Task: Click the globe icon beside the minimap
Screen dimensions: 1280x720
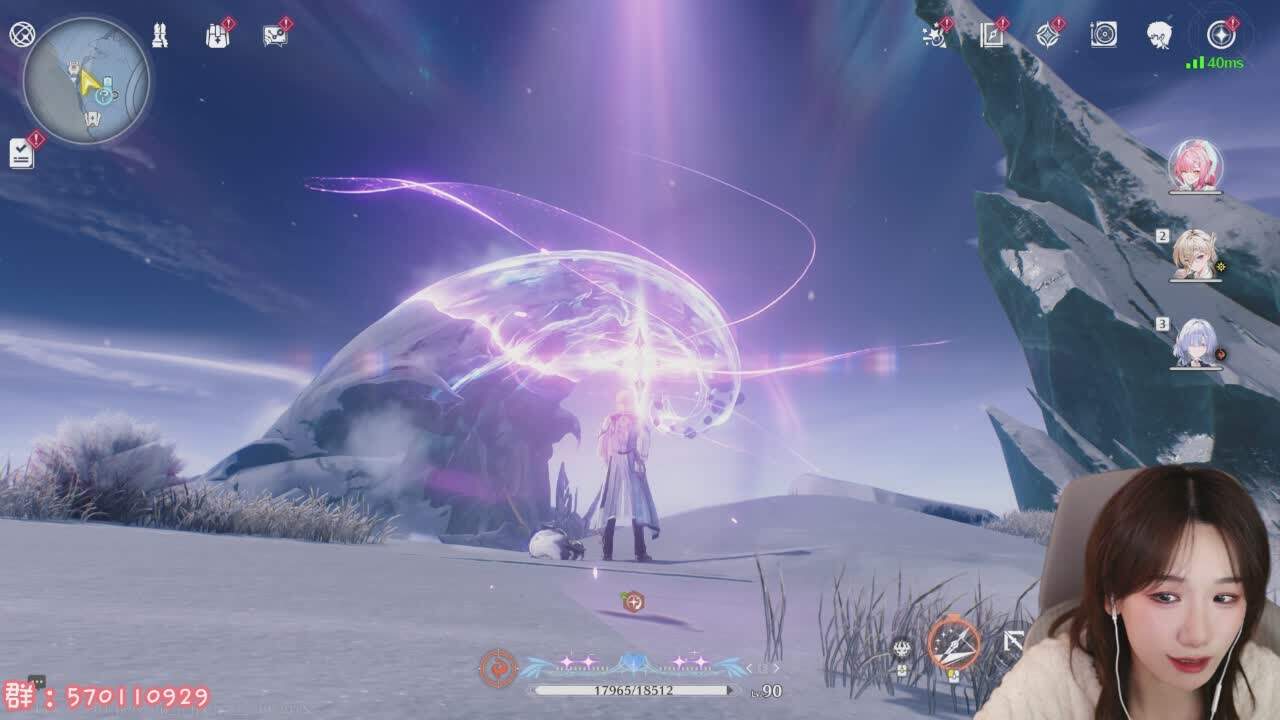Action: coord(22,35)
